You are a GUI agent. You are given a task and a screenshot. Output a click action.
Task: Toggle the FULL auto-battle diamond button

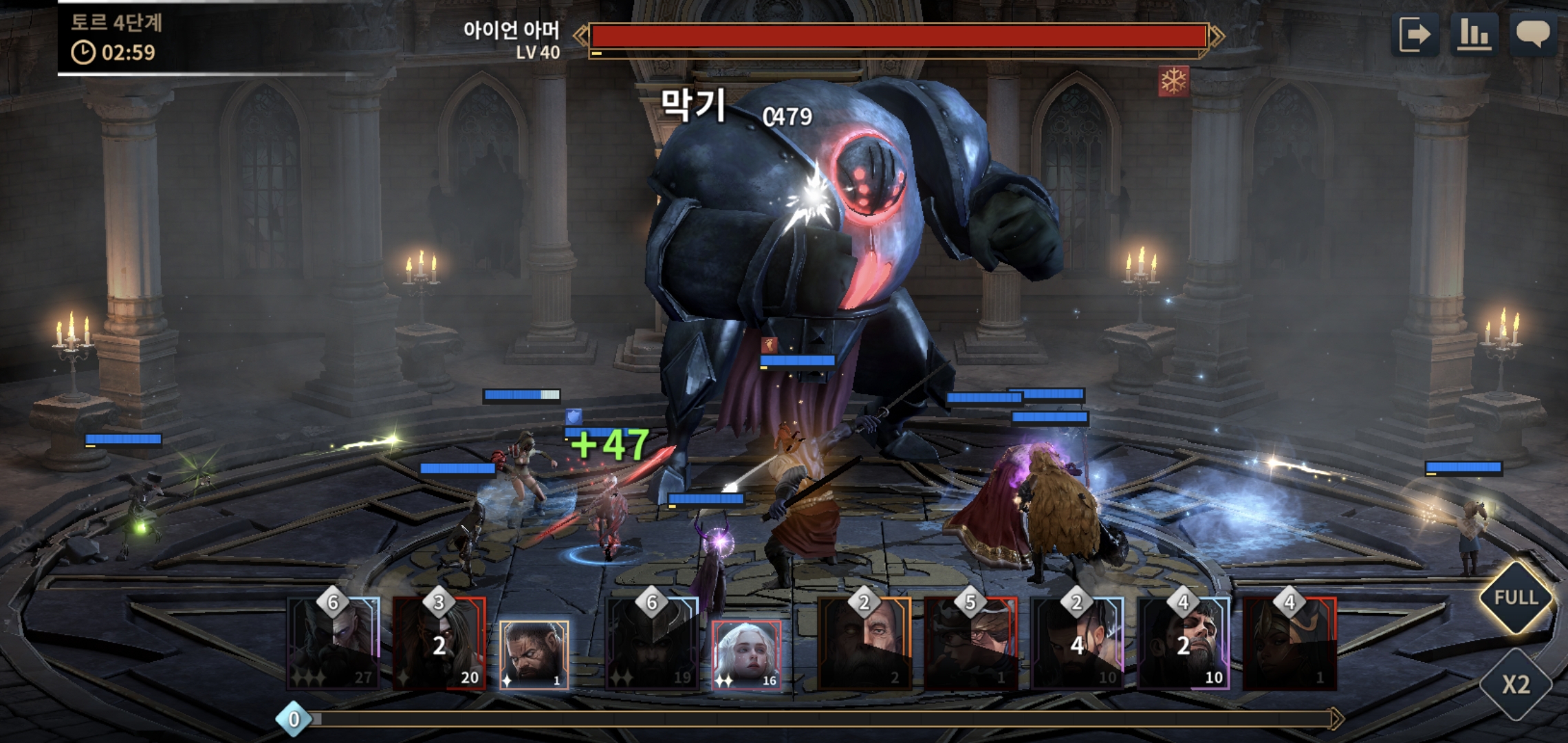(1516, 597)
